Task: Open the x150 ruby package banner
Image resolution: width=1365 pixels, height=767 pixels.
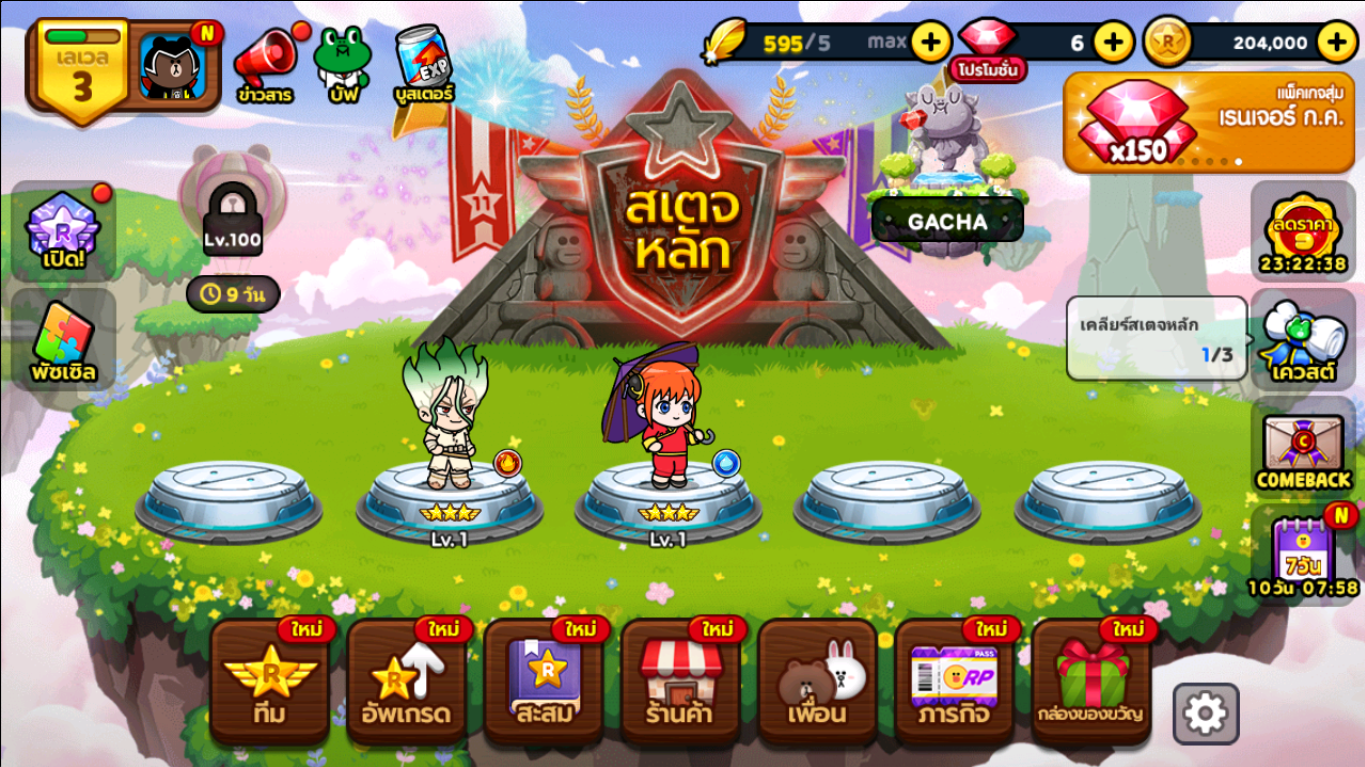Action: point(1208,122)
